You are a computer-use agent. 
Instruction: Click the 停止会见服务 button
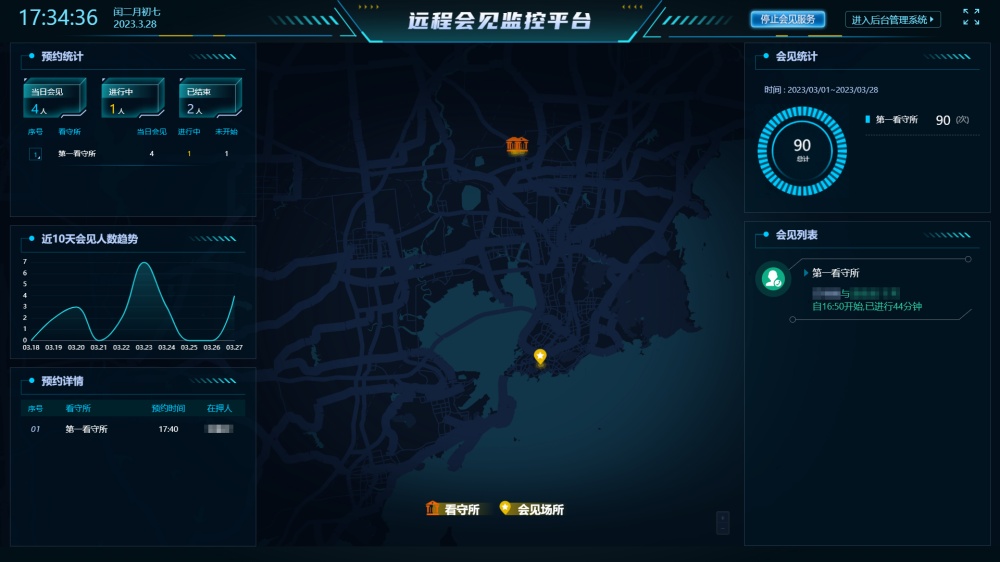pyautogui.click(x=787, y=19)
